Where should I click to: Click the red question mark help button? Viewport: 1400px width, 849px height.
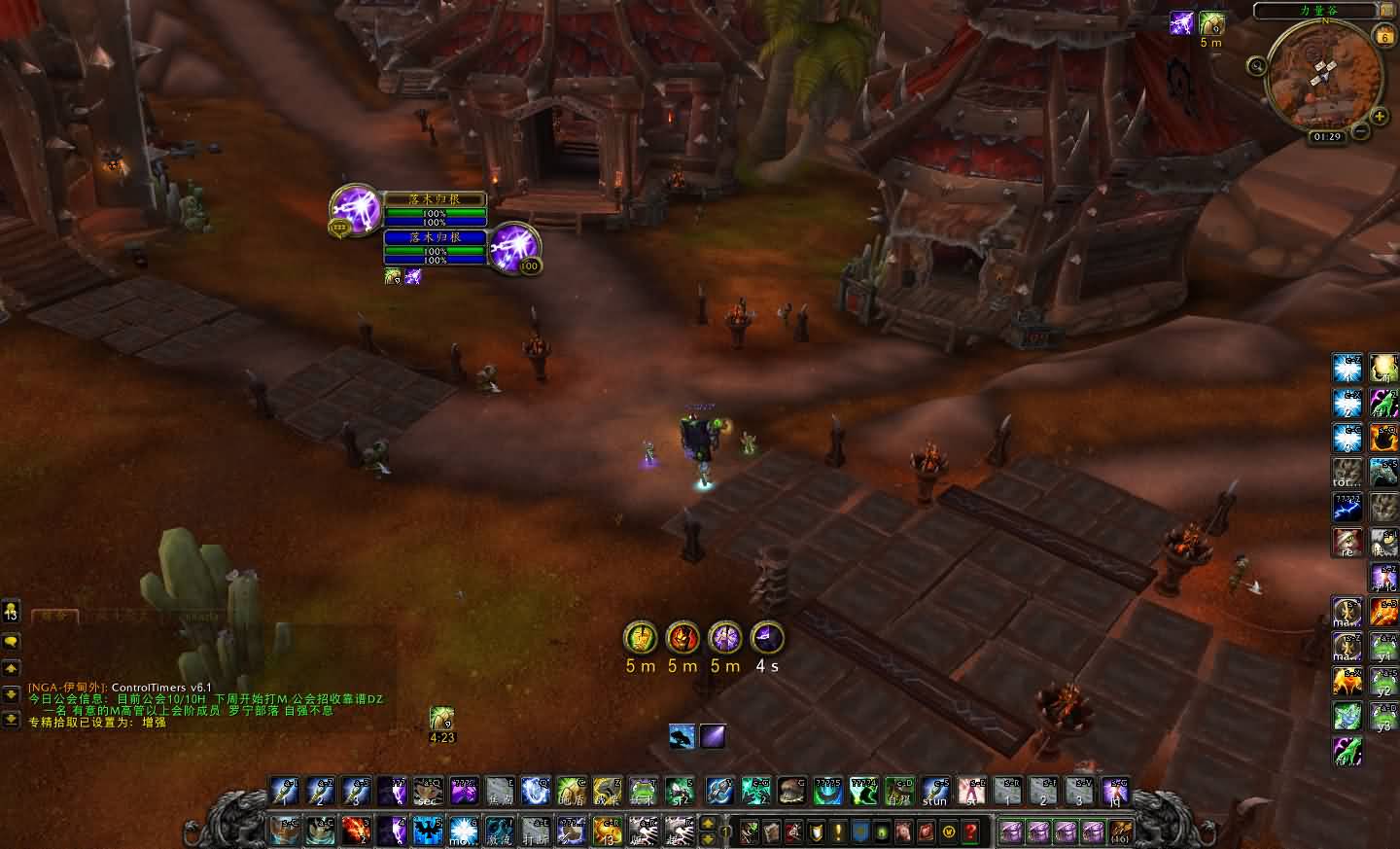(x=969, y=832)
